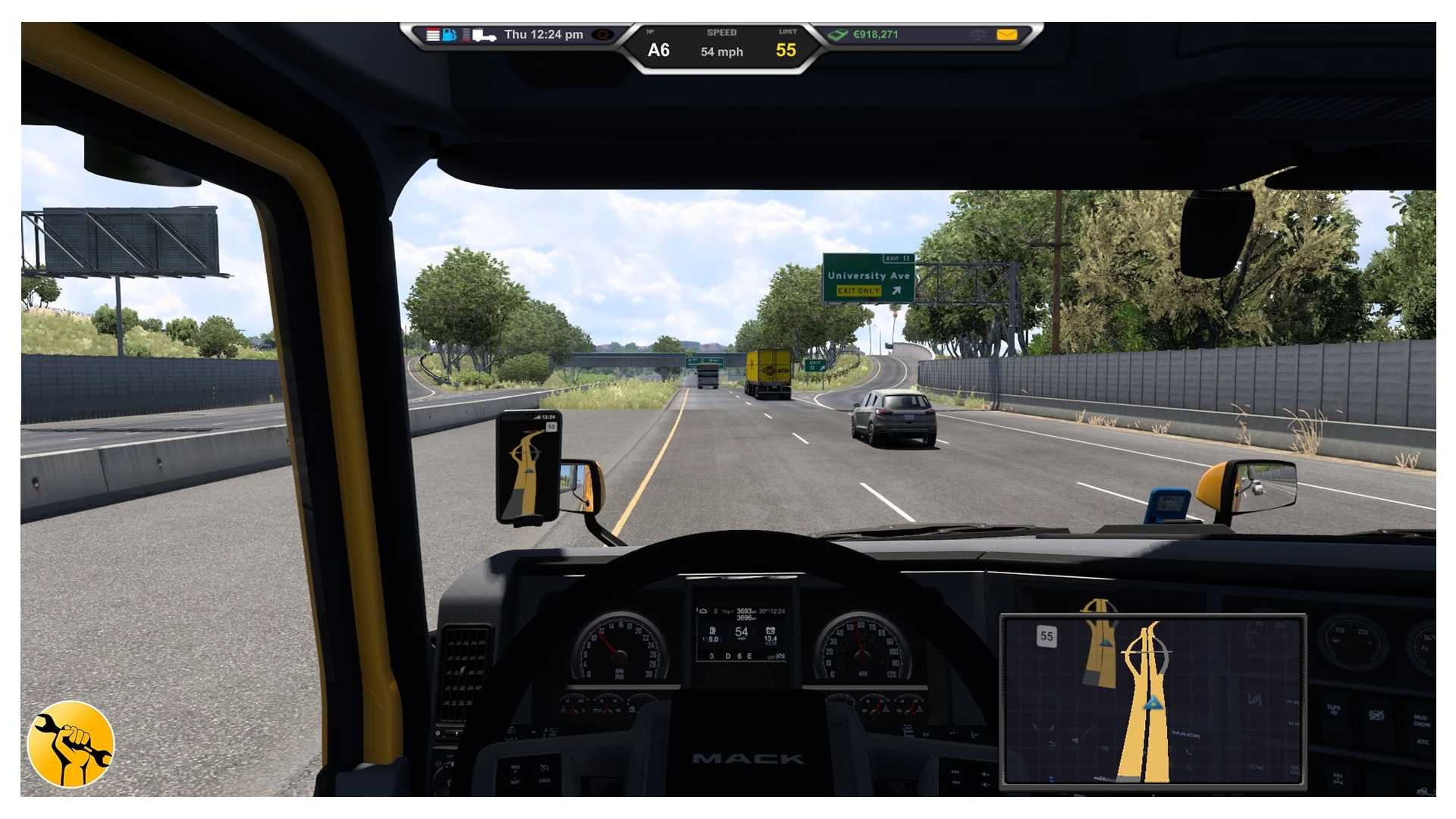The height and width of the screenshot is (819, 1456).
Task: Open the yellow mail envelope icon
Action: tap(1006, 35)
